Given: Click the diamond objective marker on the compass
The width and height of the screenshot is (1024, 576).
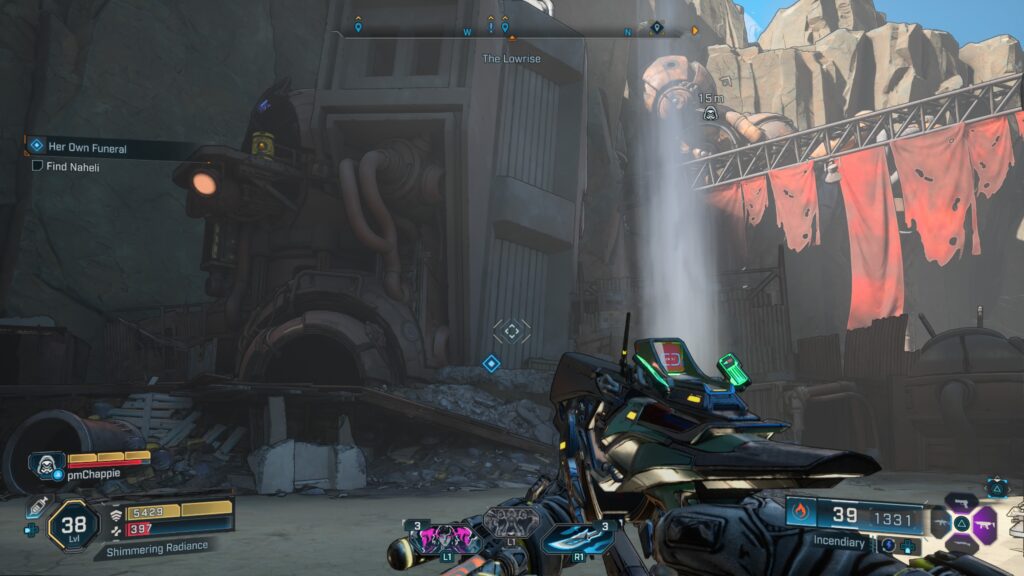Looking at the screenshot, I should (x=657, y=27).
